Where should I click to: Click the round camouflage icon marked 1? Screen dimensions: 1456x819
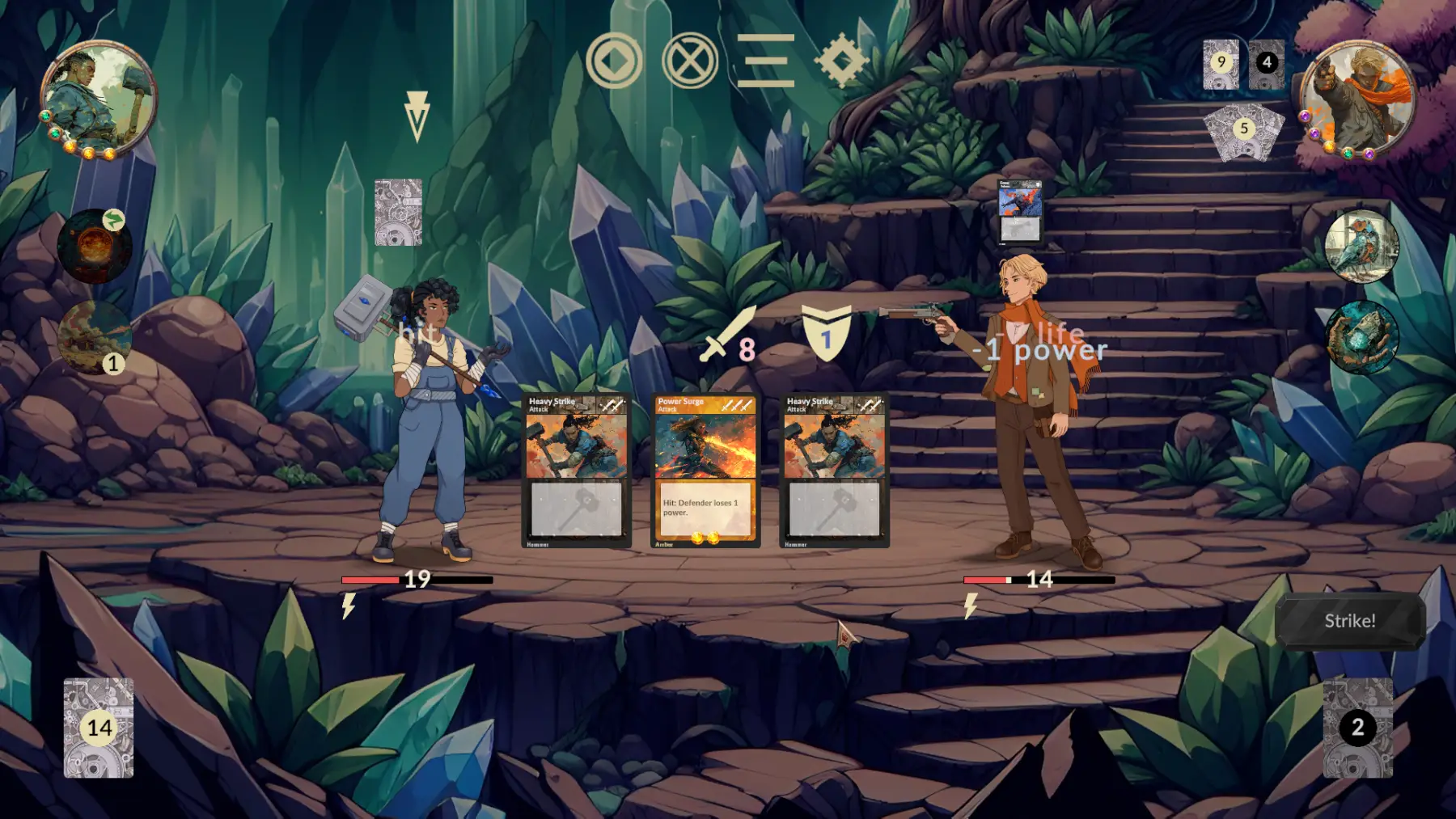pyautogui.click(x=95, y=337)
